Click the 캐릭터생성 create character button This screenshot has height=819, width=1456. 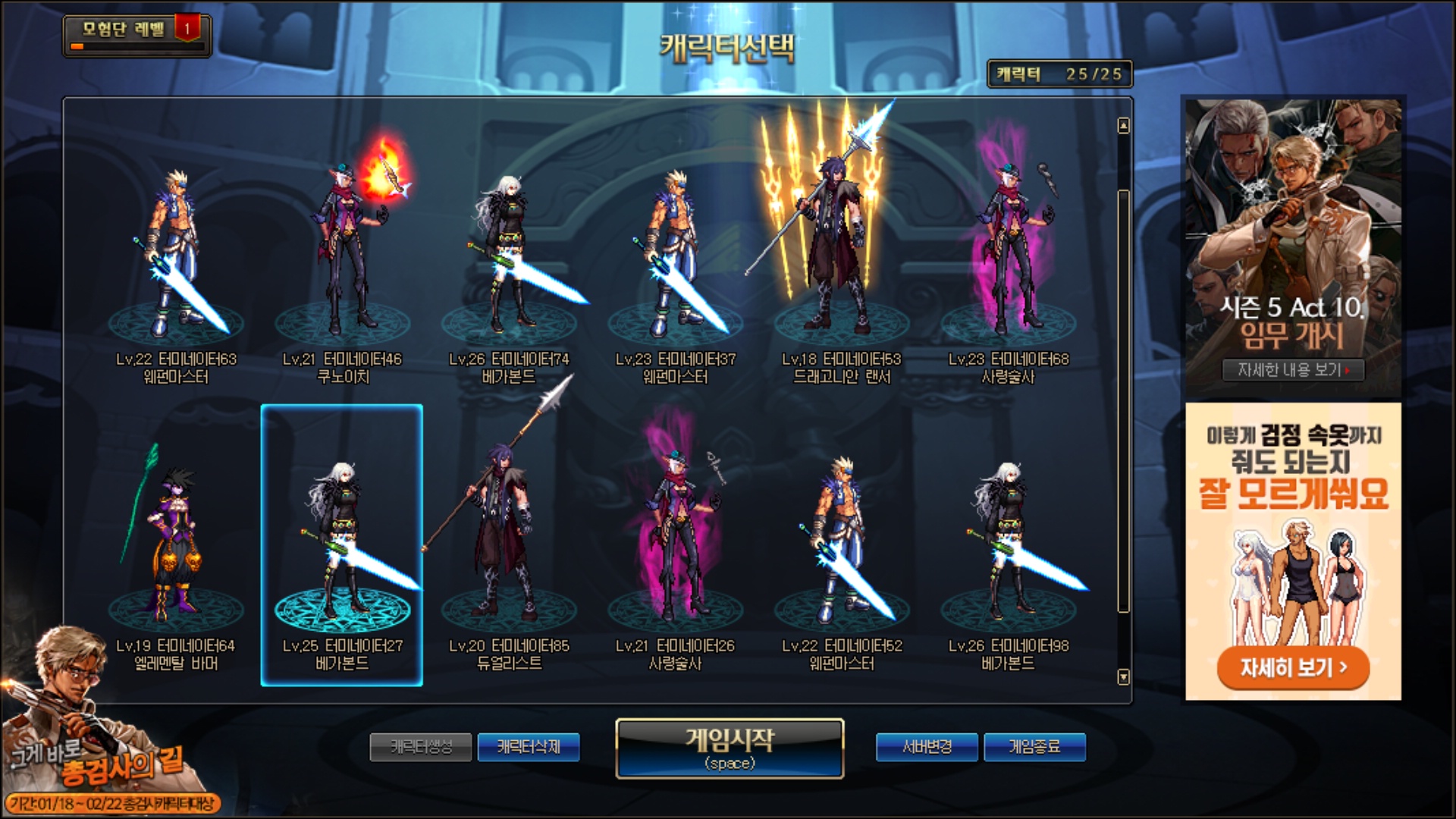421,747
